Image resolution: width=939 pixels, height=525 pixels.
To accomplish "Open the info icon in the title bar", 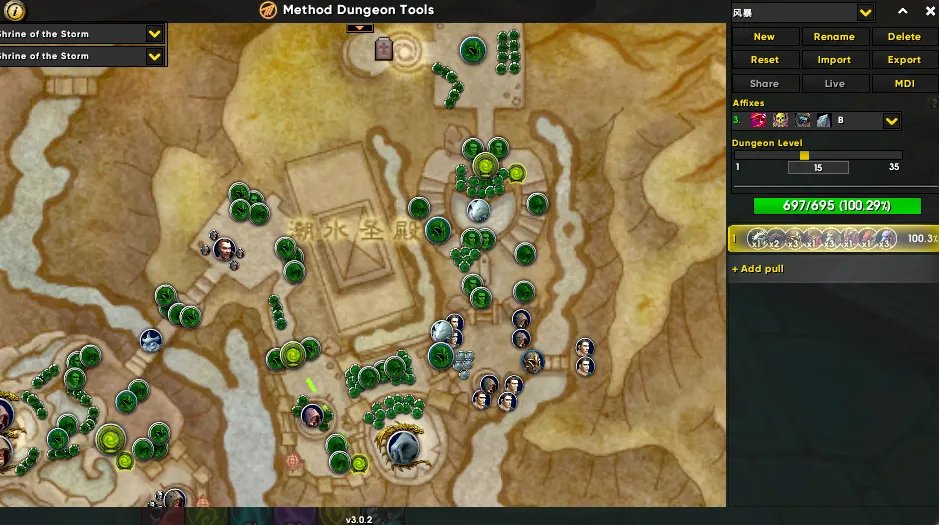I will click(x=17, y=11).
